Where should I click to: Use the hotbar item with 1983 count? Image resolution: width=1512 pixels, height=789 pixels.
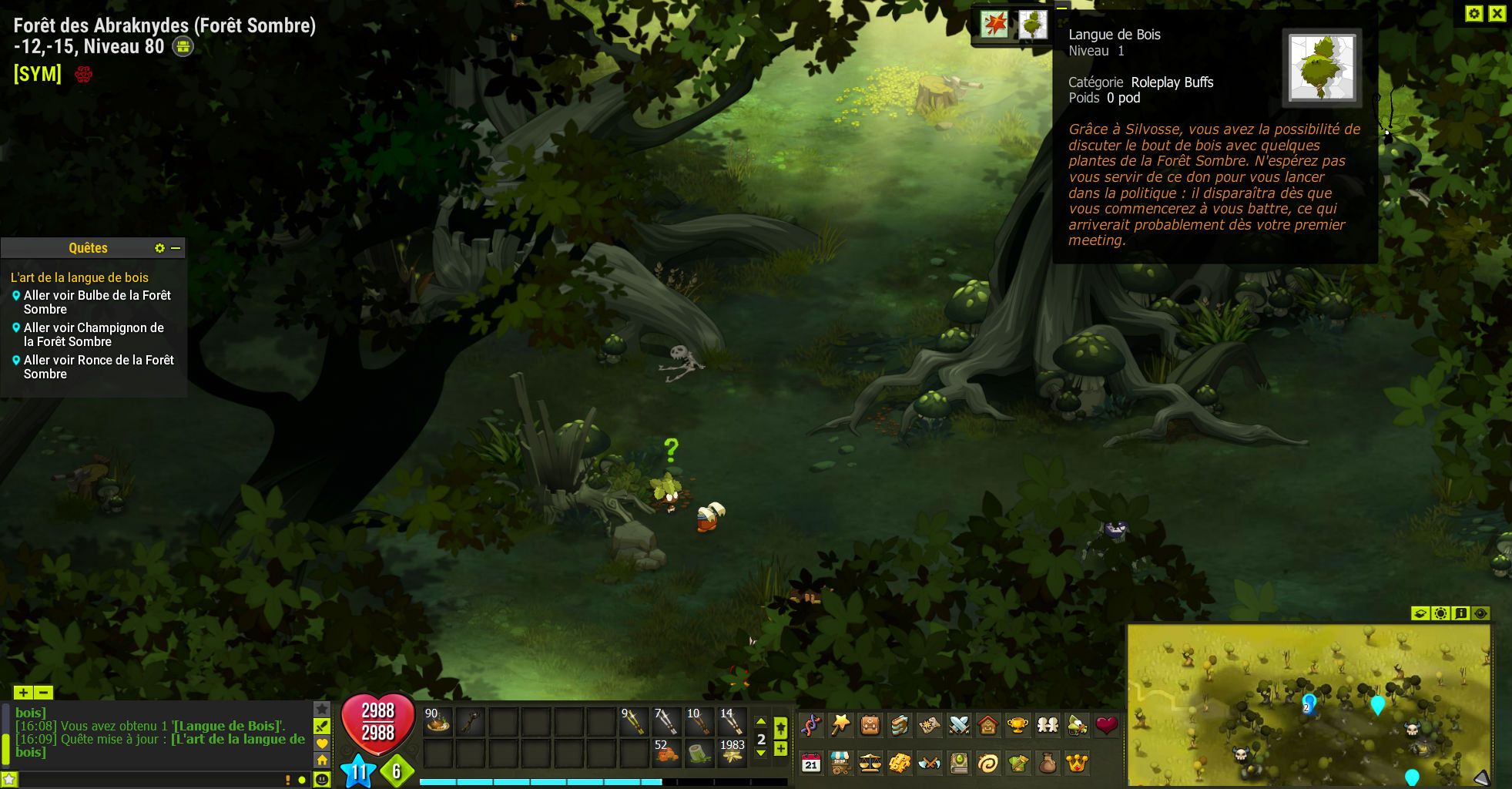point(732,753)
